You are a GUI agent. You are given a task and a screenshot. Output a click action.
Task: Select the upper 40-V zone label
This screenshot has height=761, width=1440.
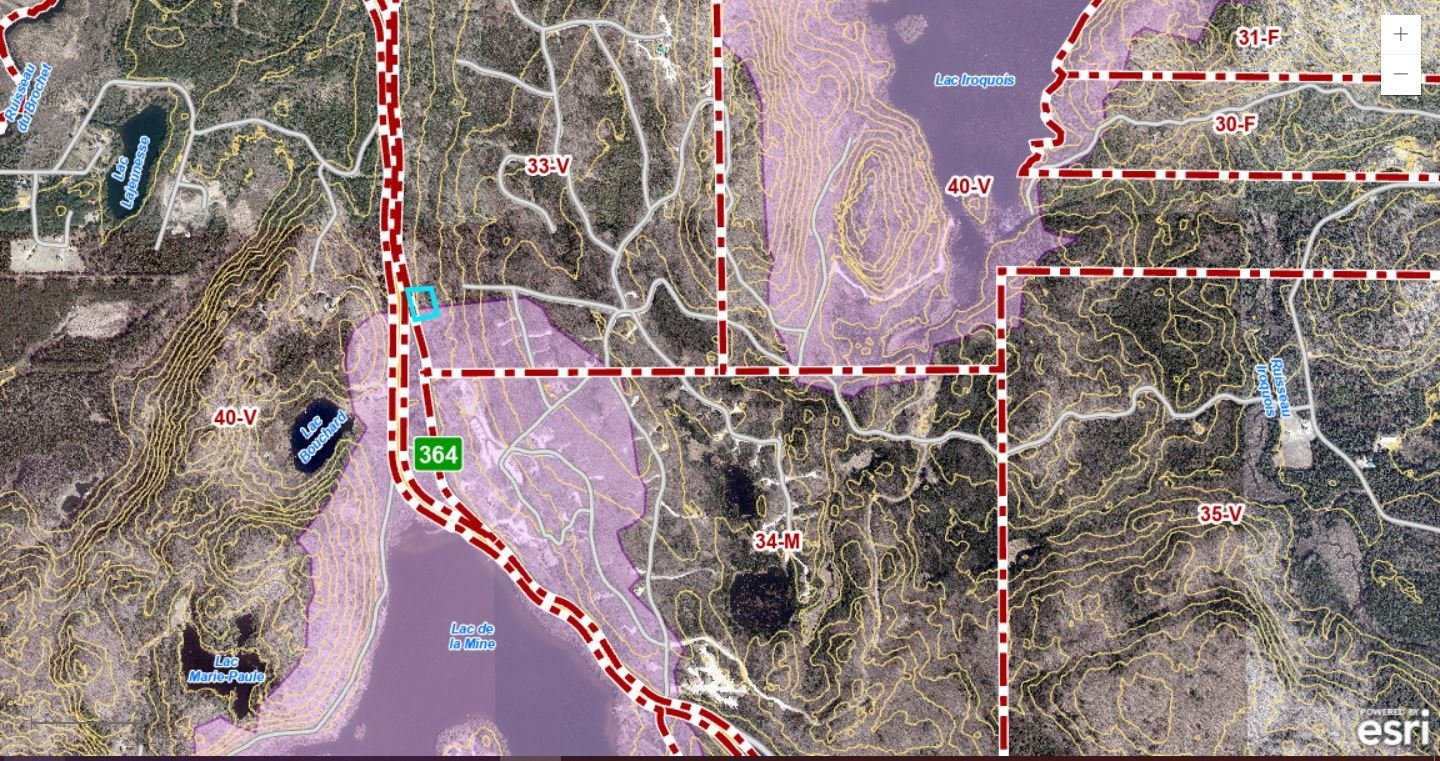pyautogui.click(x=969, y=185)
